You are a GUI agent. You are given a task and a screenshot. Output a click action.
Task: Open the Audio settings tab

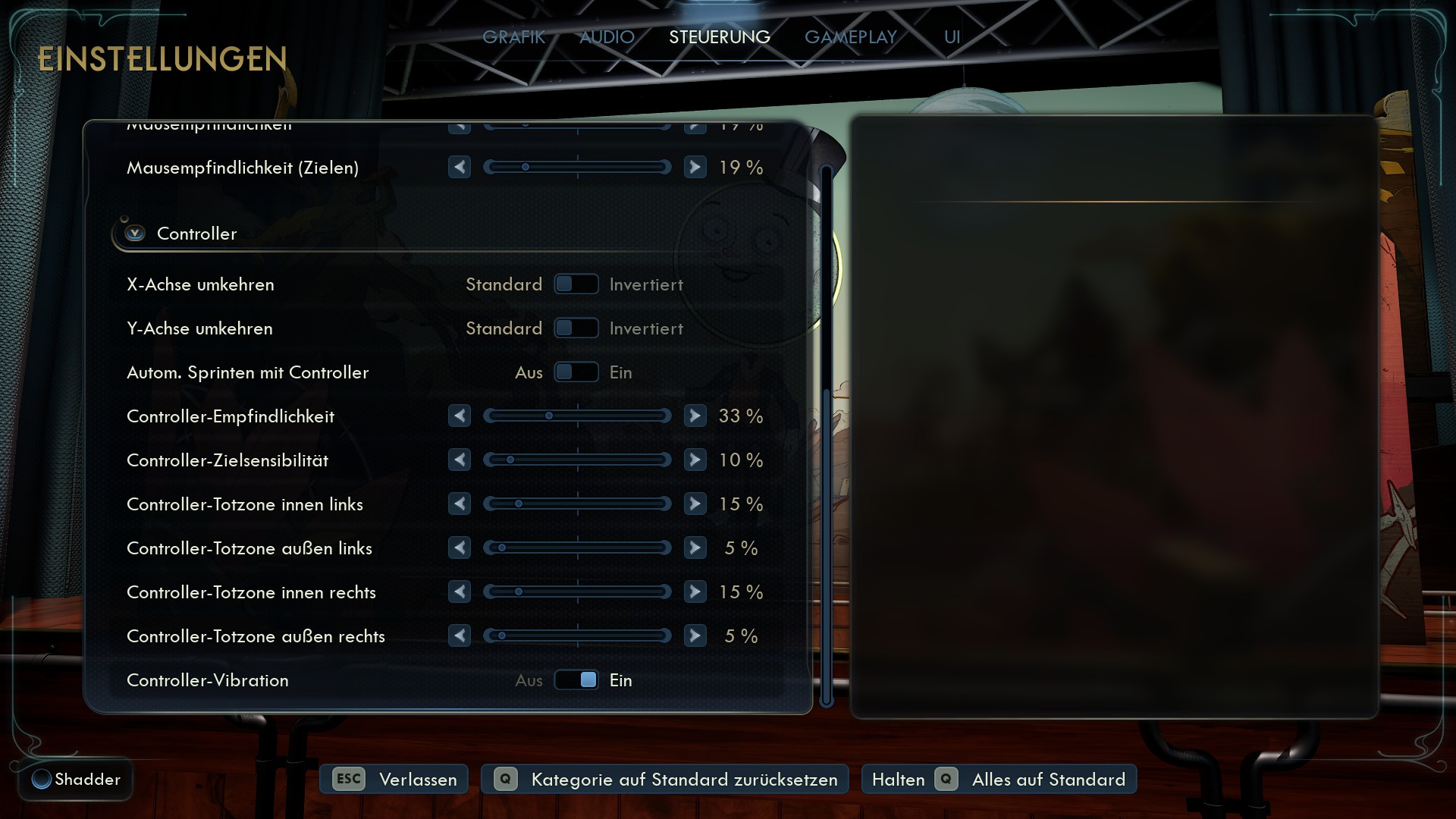tap(607, 37)
